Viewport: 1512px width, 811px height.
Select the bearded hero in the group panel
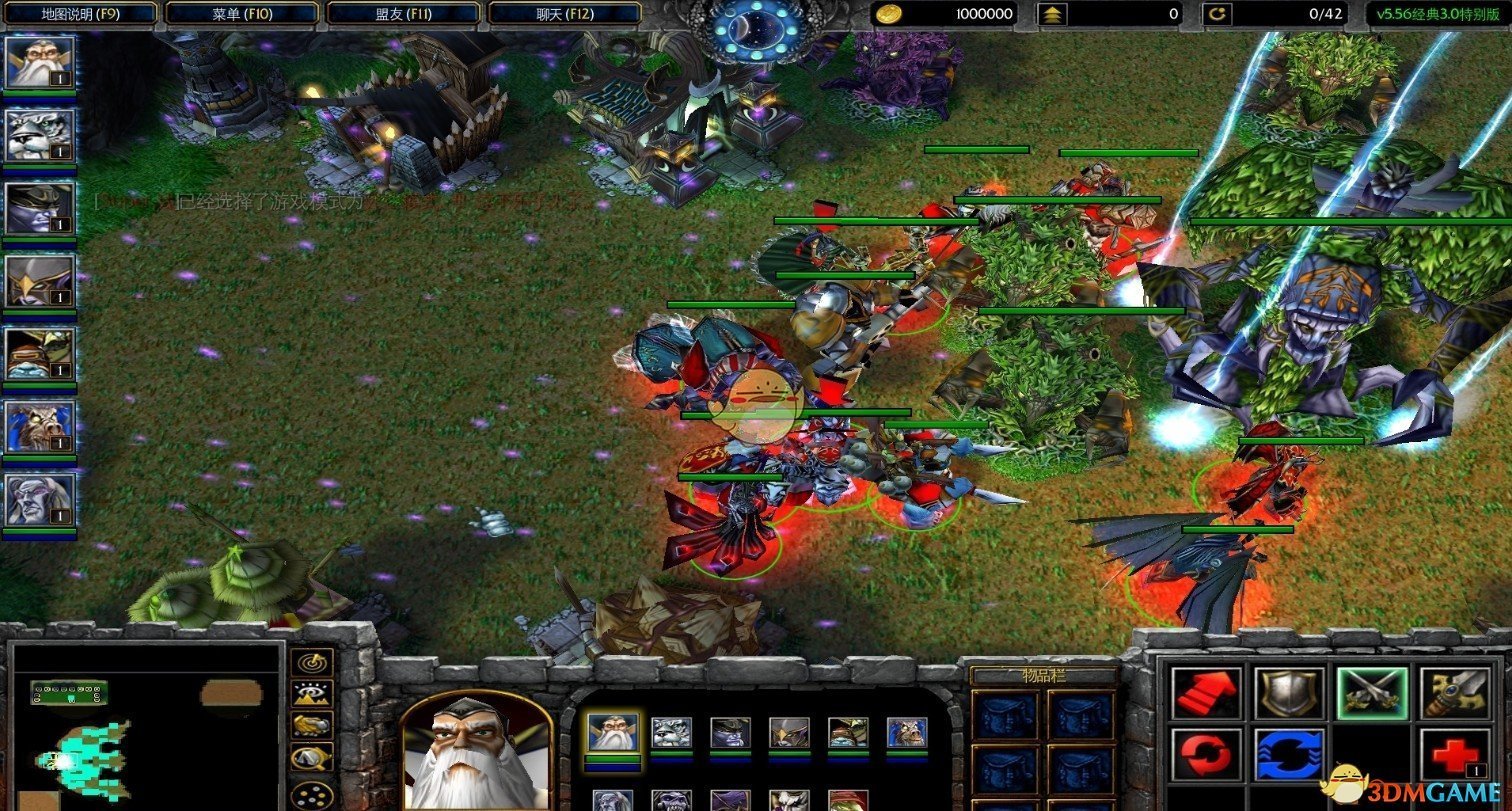click(x=611, y=733)
